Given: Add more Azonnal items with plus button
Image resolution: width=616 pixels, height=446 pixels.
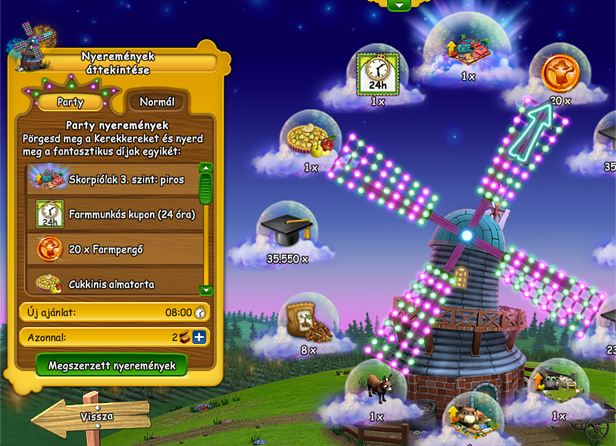Looking at the screenshot, I should click(199, 337).
